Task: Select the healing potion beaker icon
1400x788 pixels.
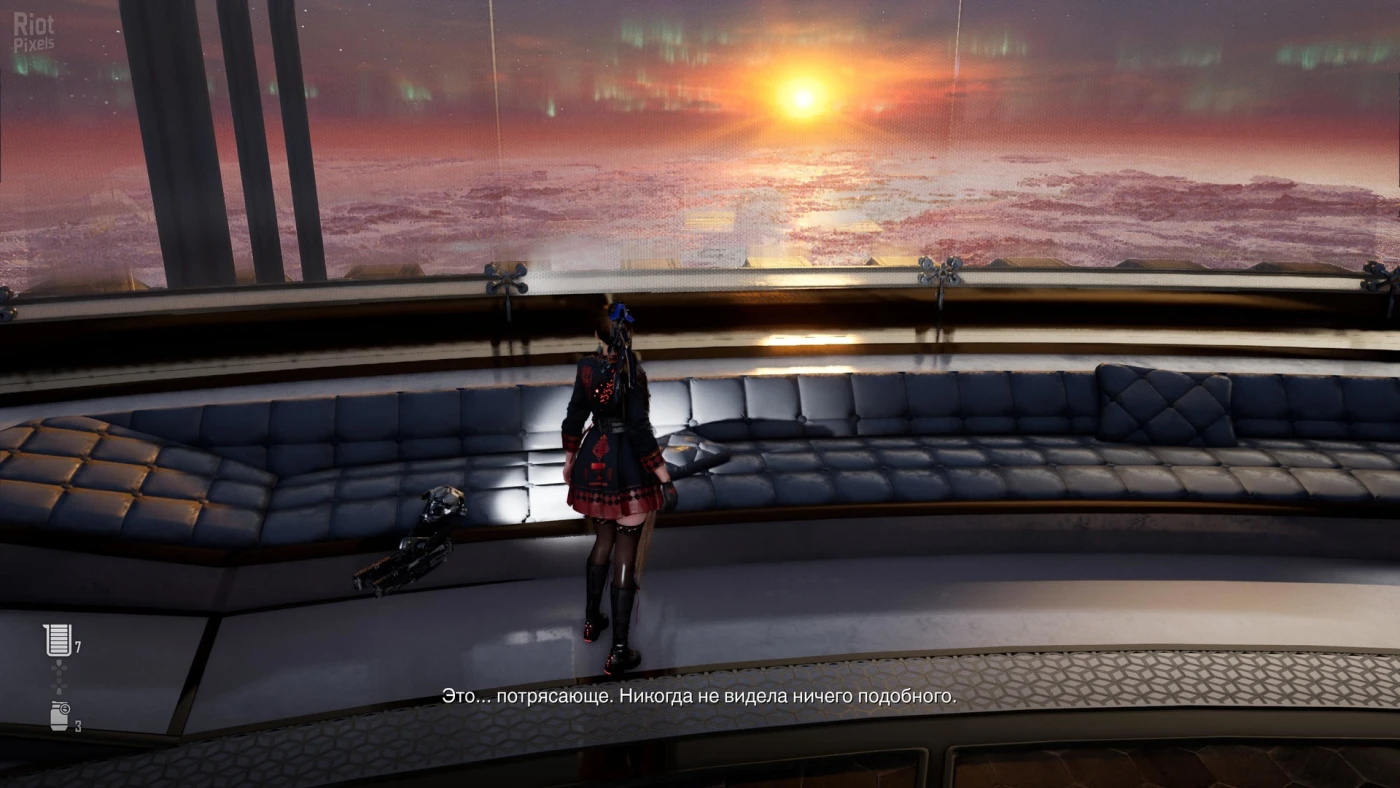Action: pos(58,640)
